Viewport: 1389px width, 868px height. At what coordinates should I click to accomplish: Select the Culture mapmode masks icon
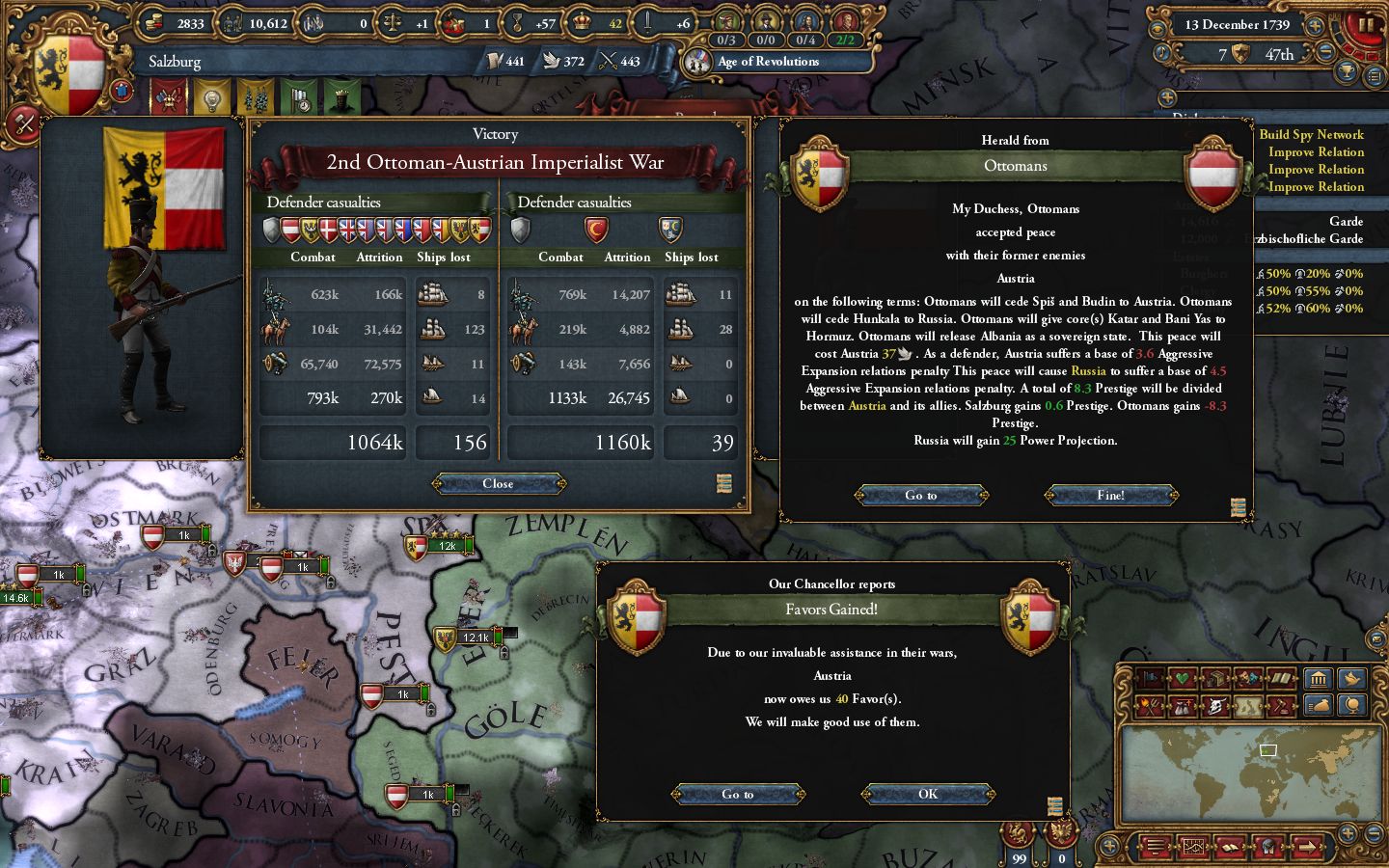pos(1245,678)
